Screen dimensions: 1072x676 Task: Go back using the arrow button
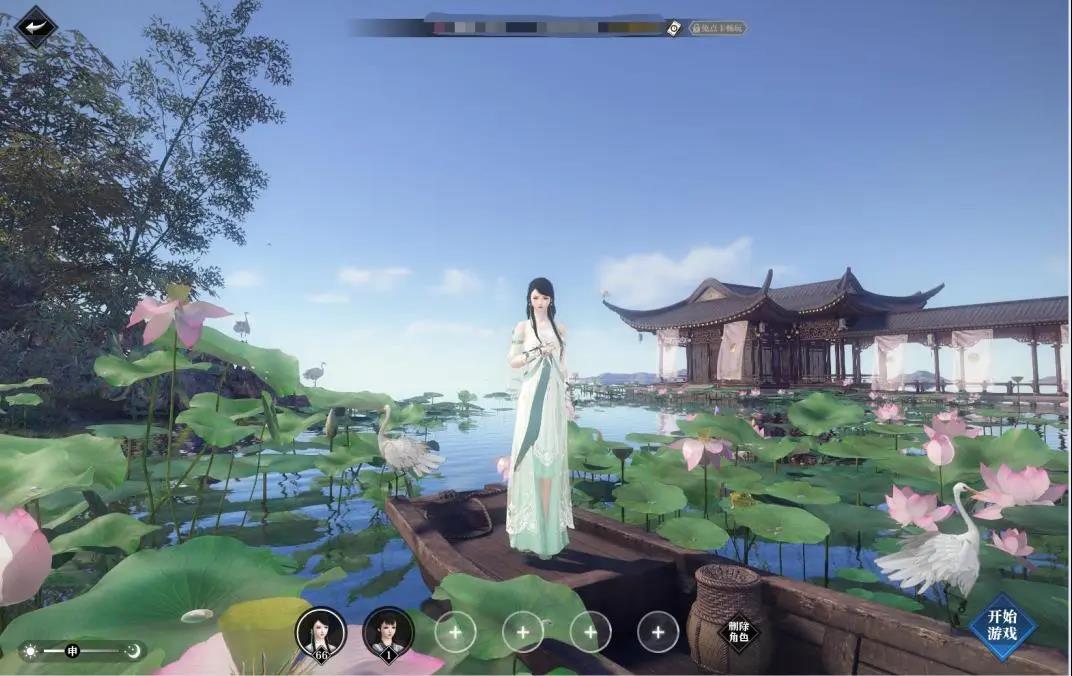[36, 27]
